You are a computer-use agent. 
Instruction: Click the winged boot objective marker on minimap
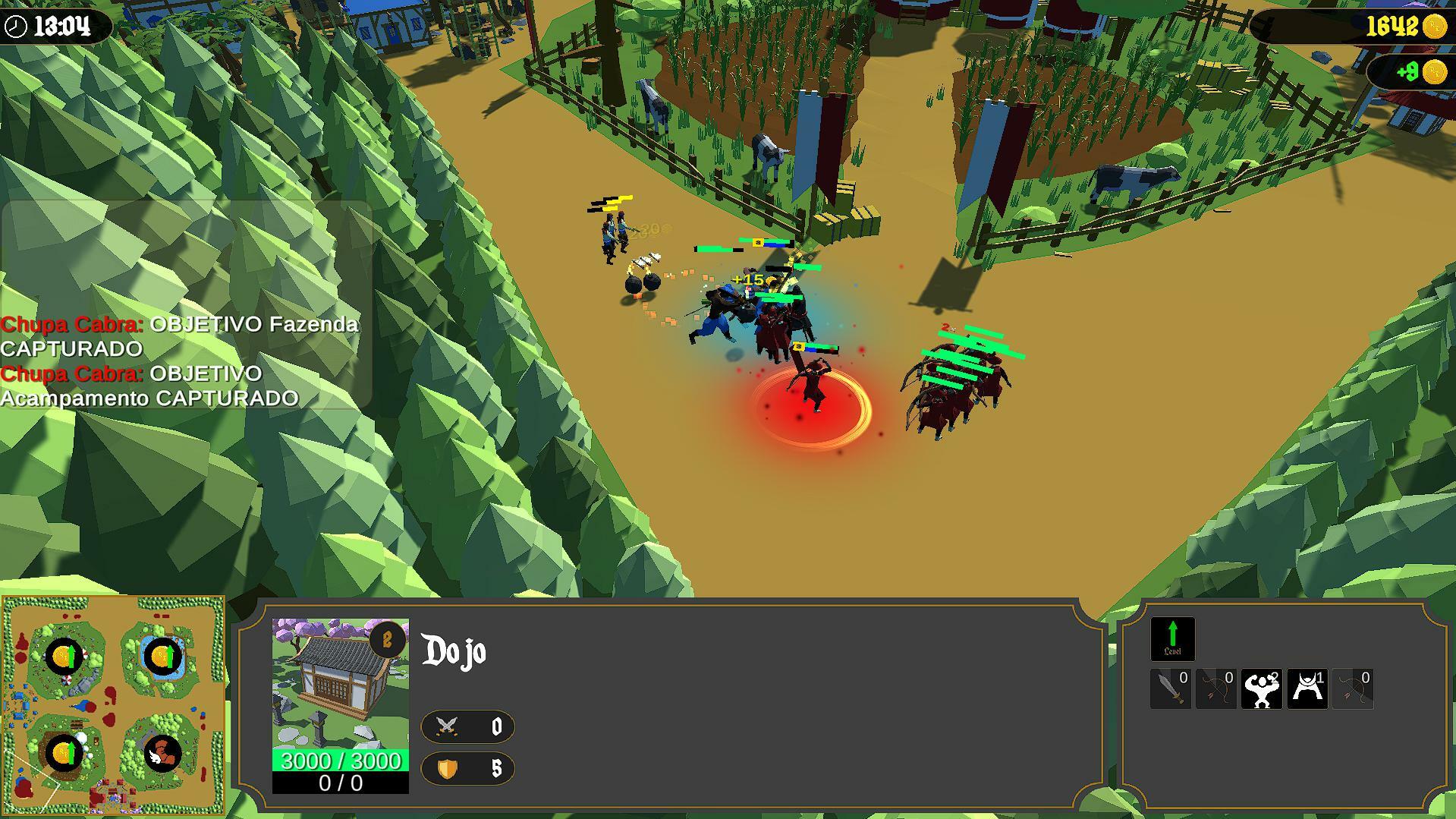coord(162,754)
